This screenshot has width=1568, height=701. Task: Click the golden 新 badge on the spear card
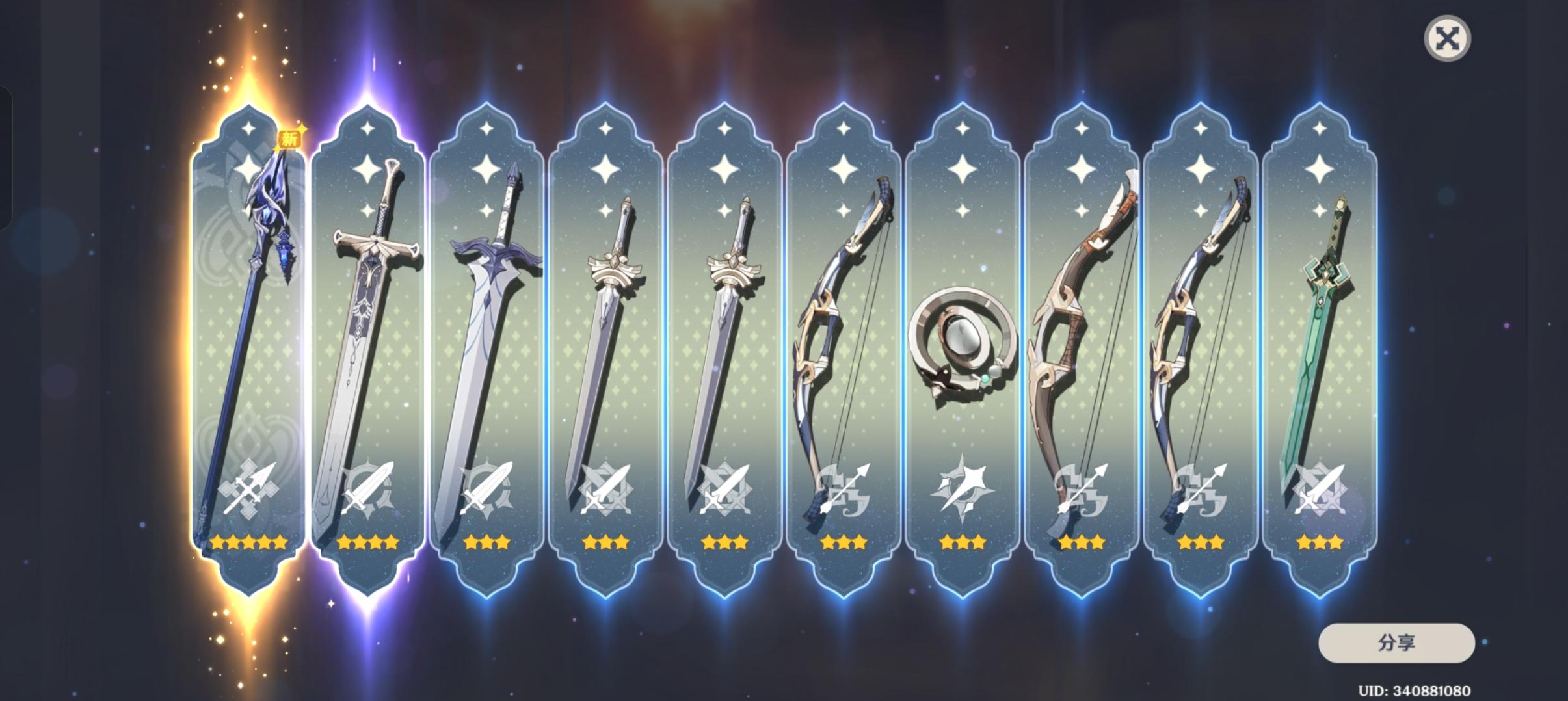coord(291,137)
